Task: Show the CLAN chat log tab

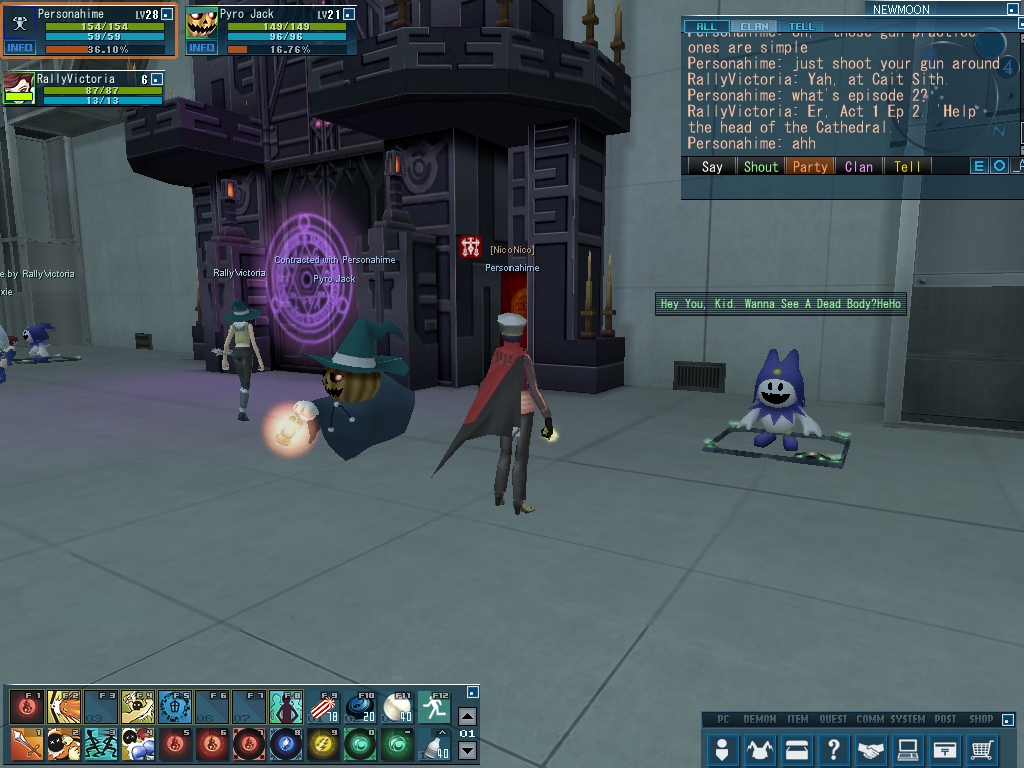Action: pos(754,27)
